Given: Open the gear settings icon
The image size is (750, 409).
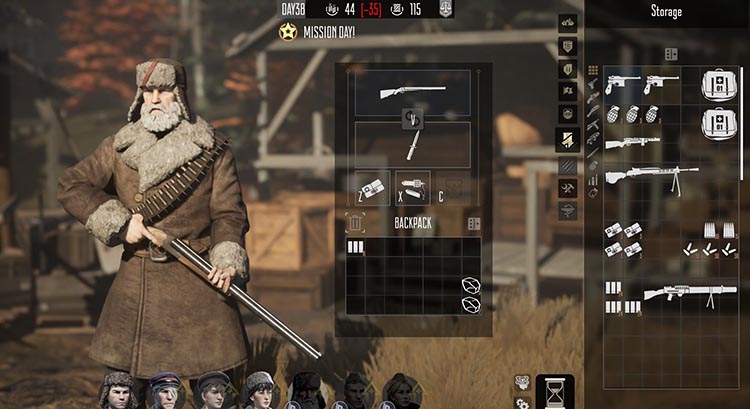Looking at the screenshot, I should click(522, 402).
